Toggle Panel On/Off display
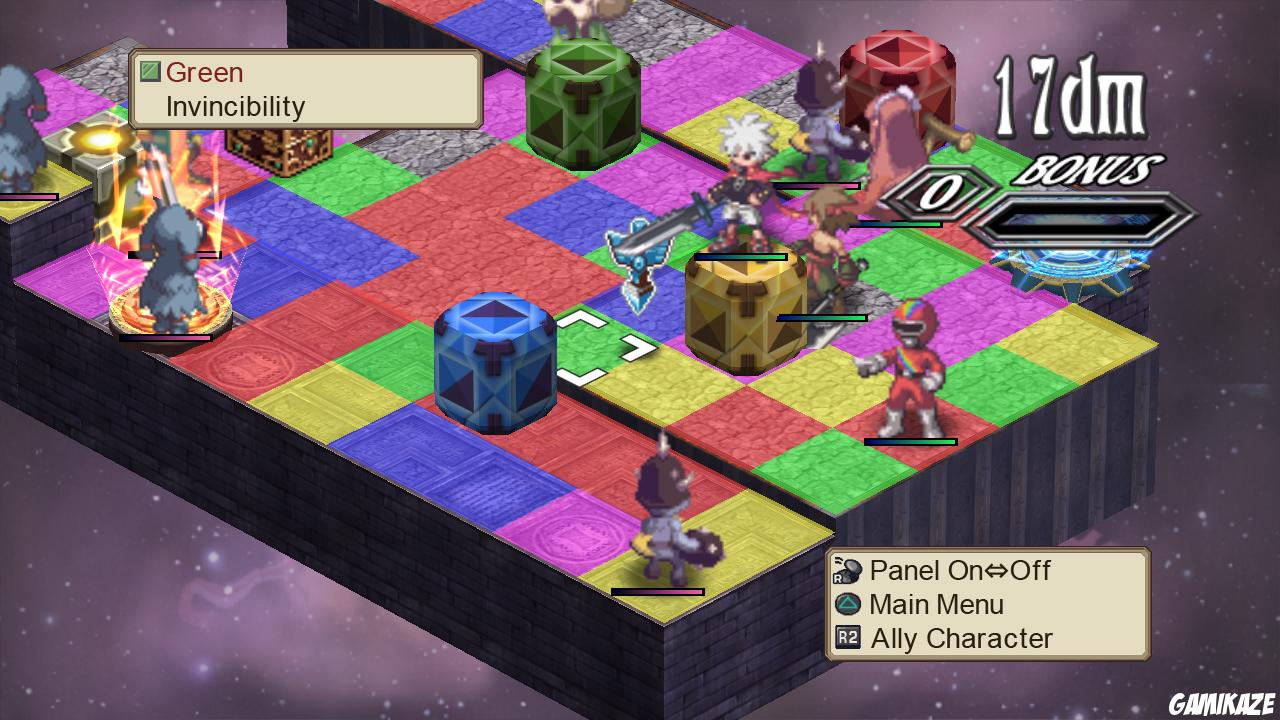This screenshot has width=1280, height=720. pyautogui.click(x=960, y=571)
